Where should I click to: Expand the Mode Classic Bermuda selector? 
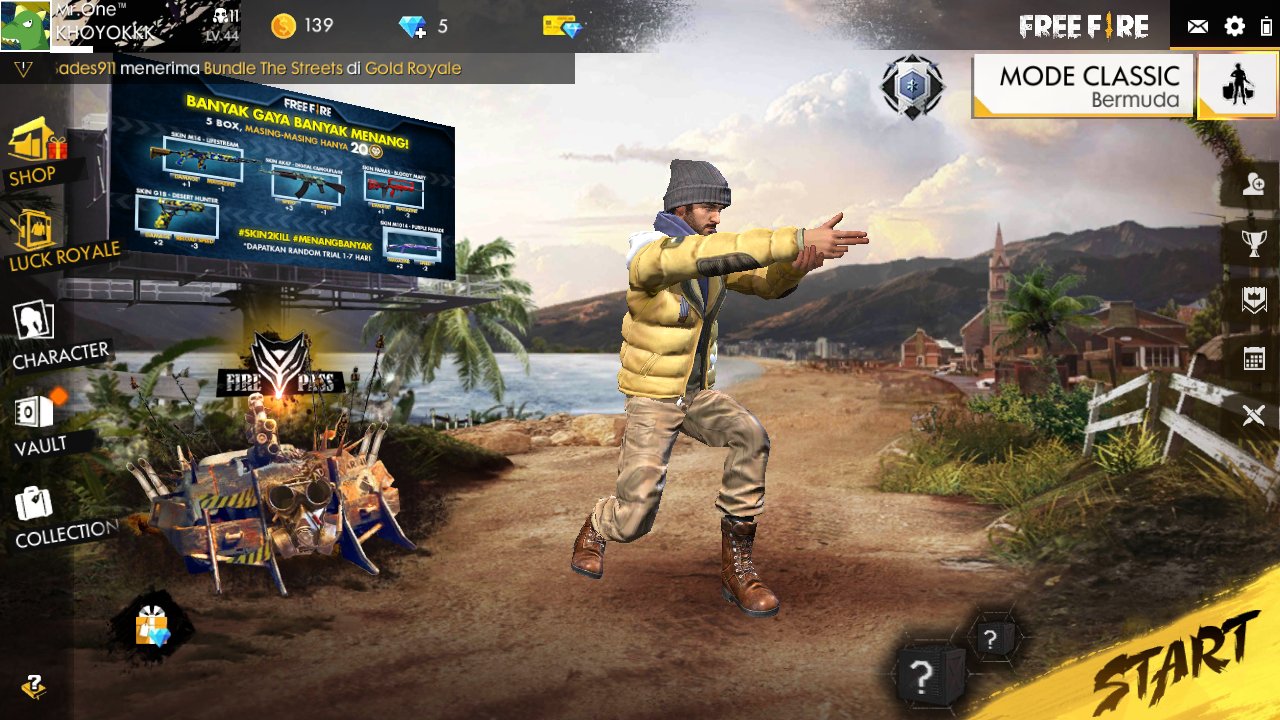pyautogui.click(x=1082, y=86)
